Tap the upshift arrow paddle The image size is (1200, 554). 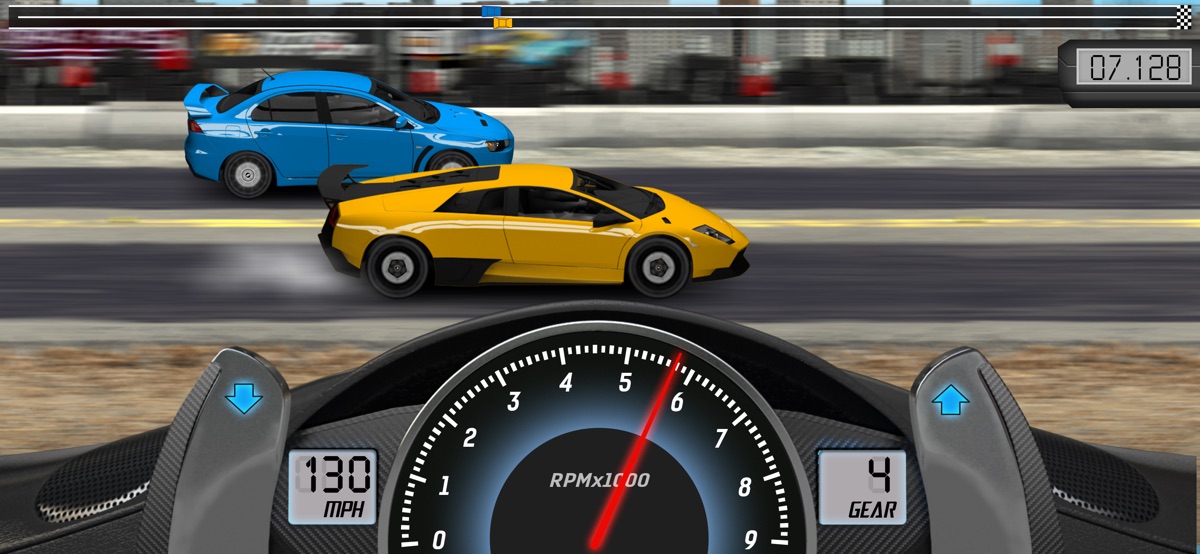point(950,401)
